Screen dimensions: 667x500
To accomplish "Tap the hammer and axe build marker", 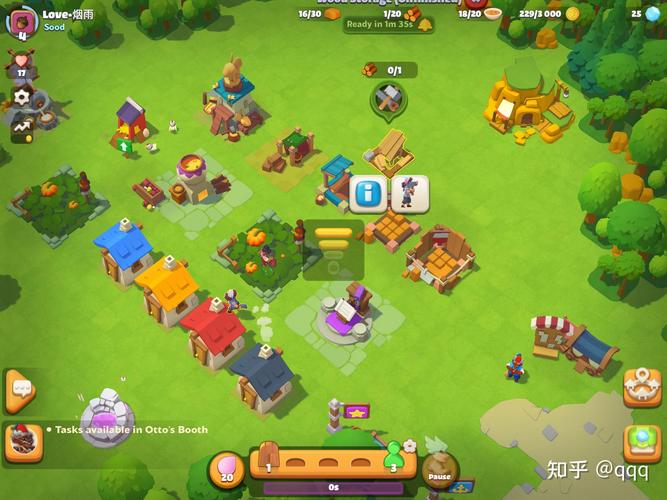I will [388, 97].
